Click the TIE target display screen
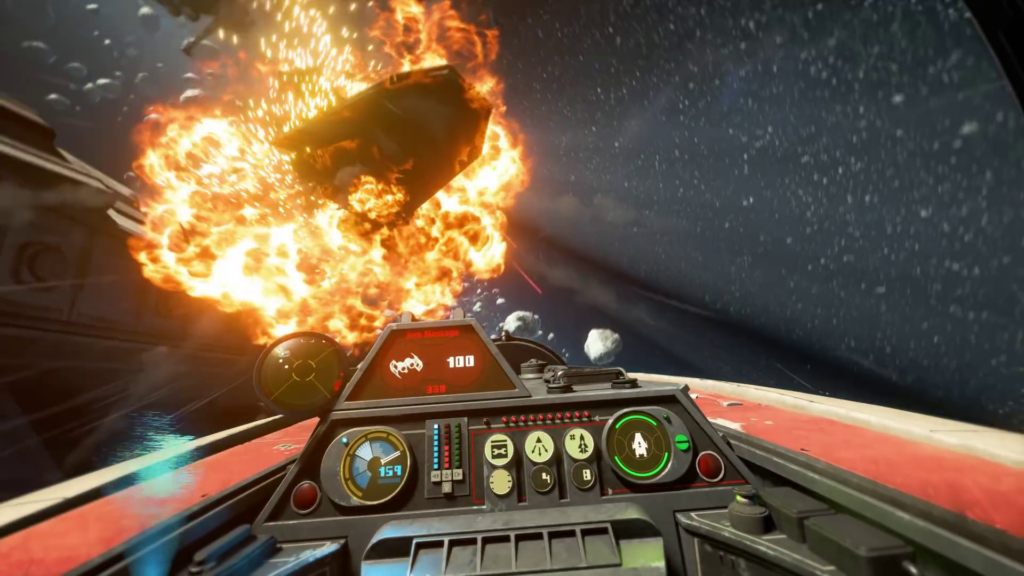This screenshot has width=1024, height=576. tap(433, 363)
